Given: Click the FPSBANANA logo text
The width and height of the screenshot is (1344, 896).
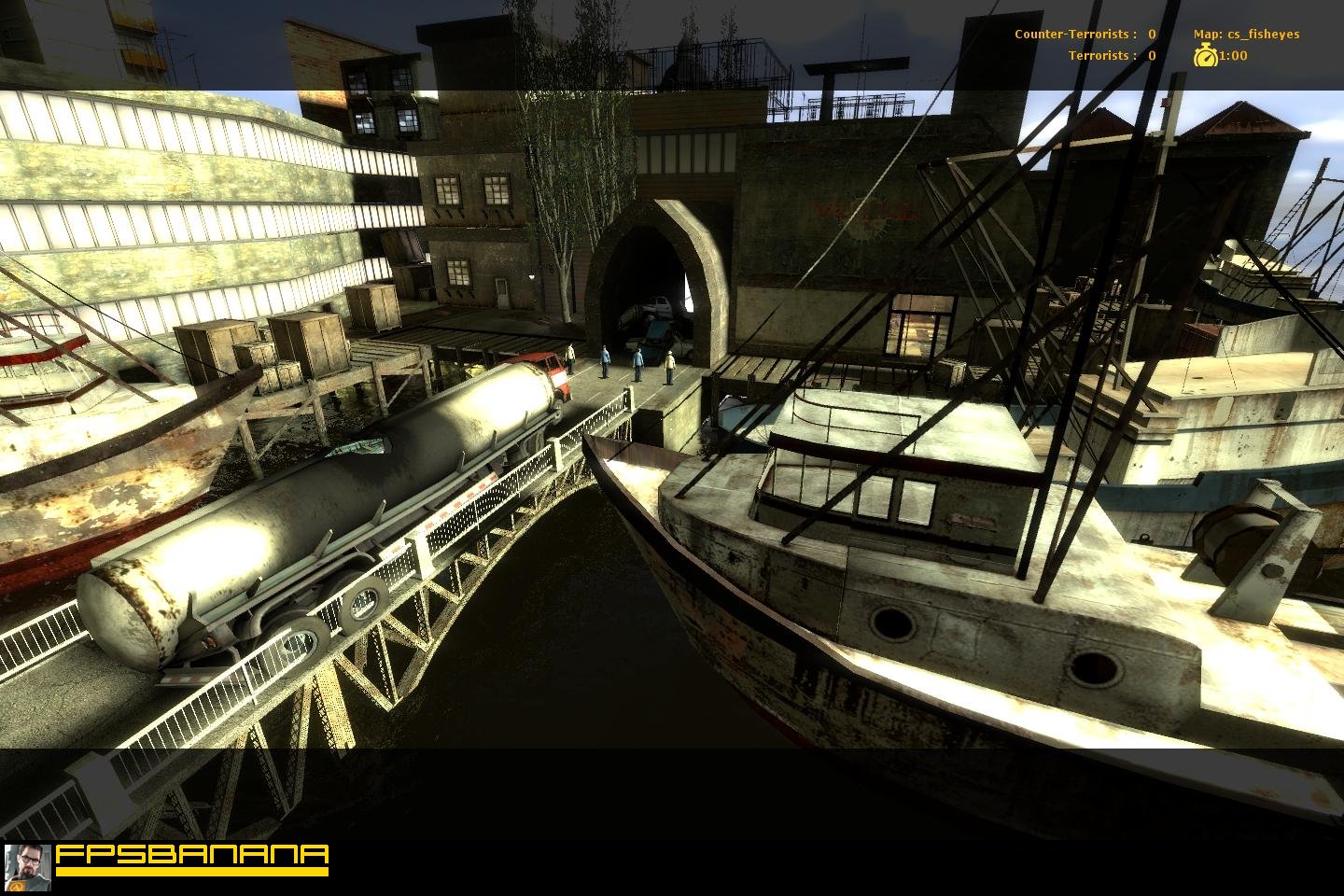Looking at the screenshot, I should point(192,856).
